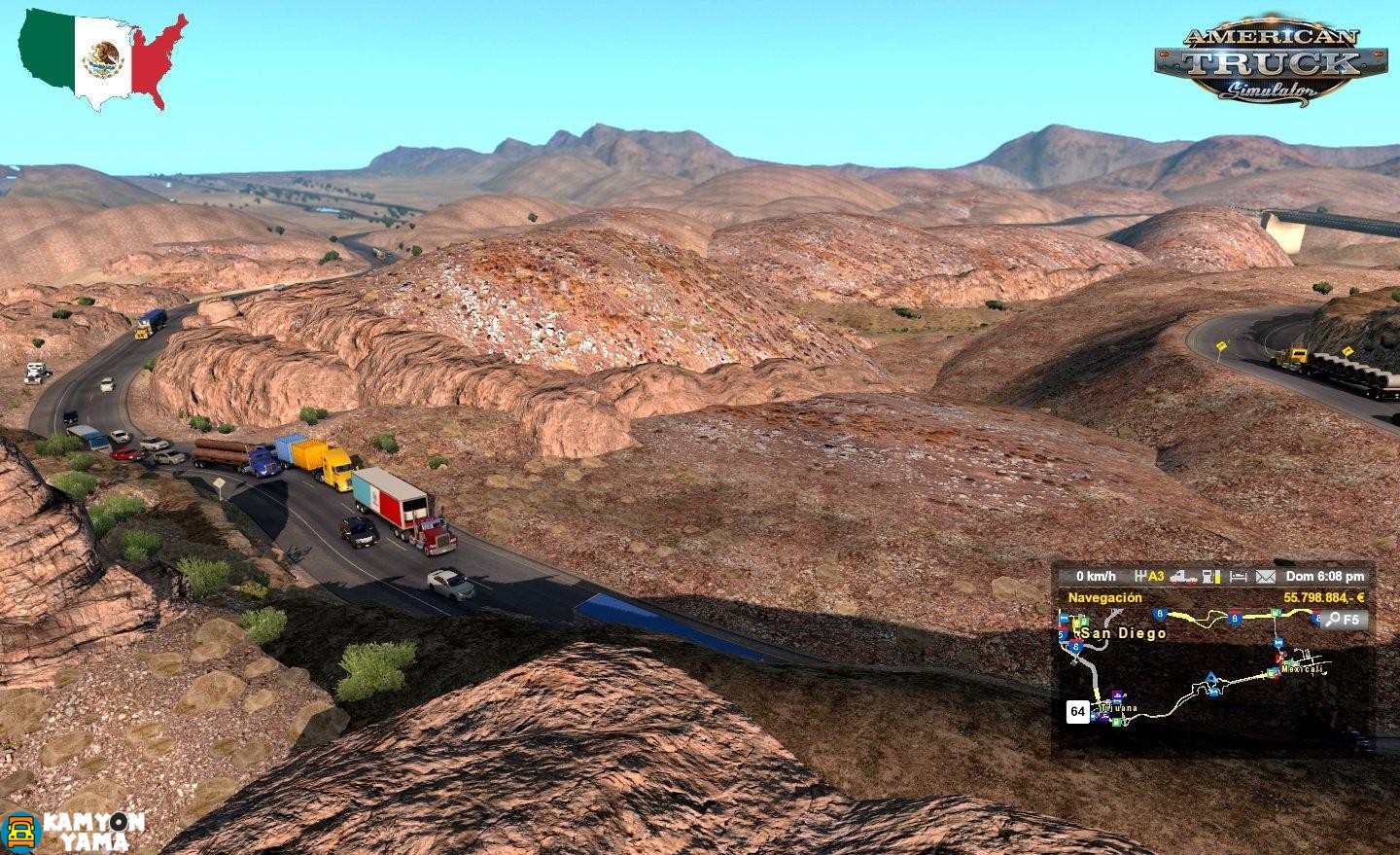Click the red service wrench icon near Mexicali
Viewport: 1400px width, 855px height.
1278,659
